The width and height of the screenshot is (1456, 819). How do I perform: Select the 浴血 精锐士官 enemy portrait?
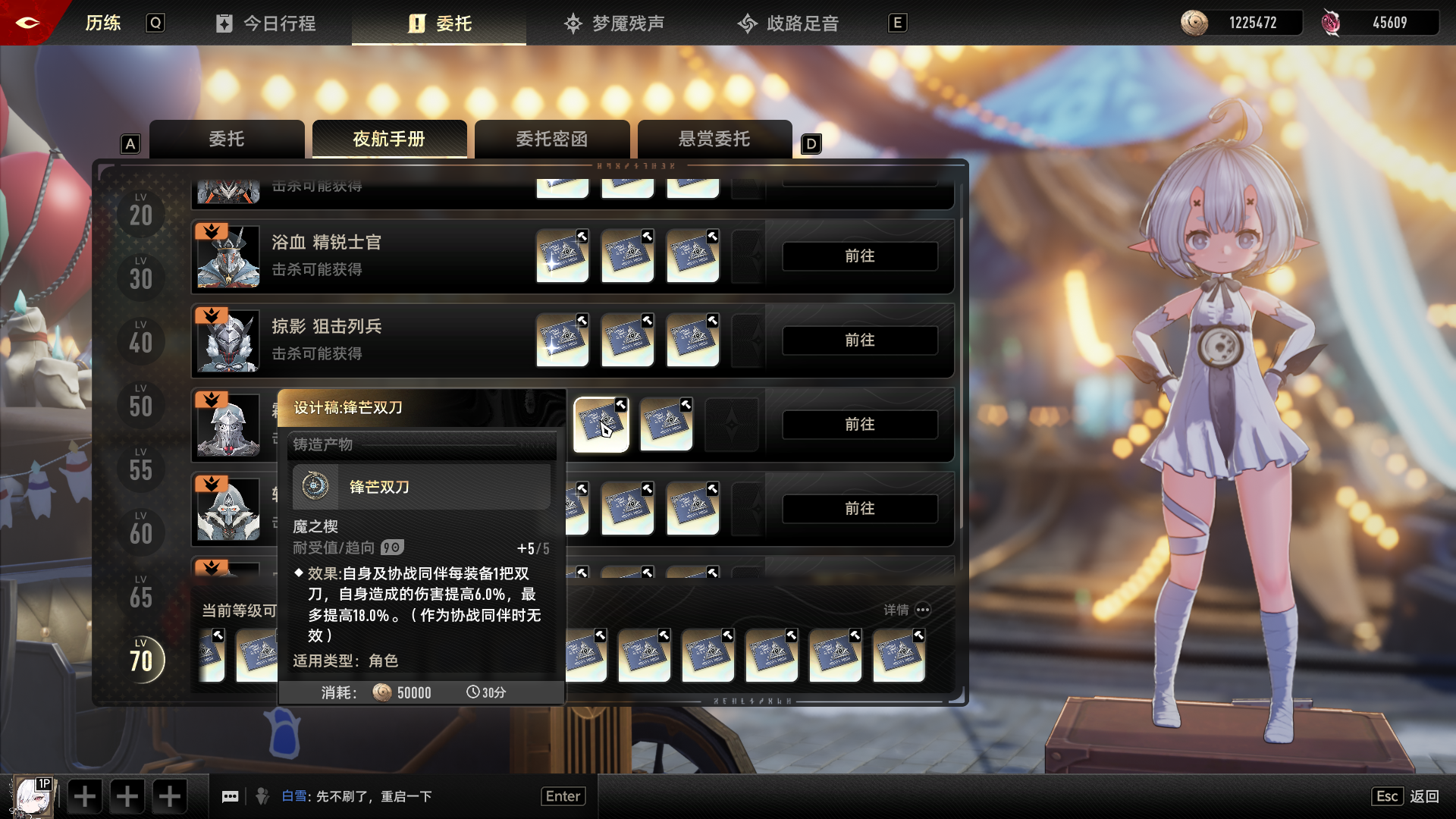coord(227,256)
